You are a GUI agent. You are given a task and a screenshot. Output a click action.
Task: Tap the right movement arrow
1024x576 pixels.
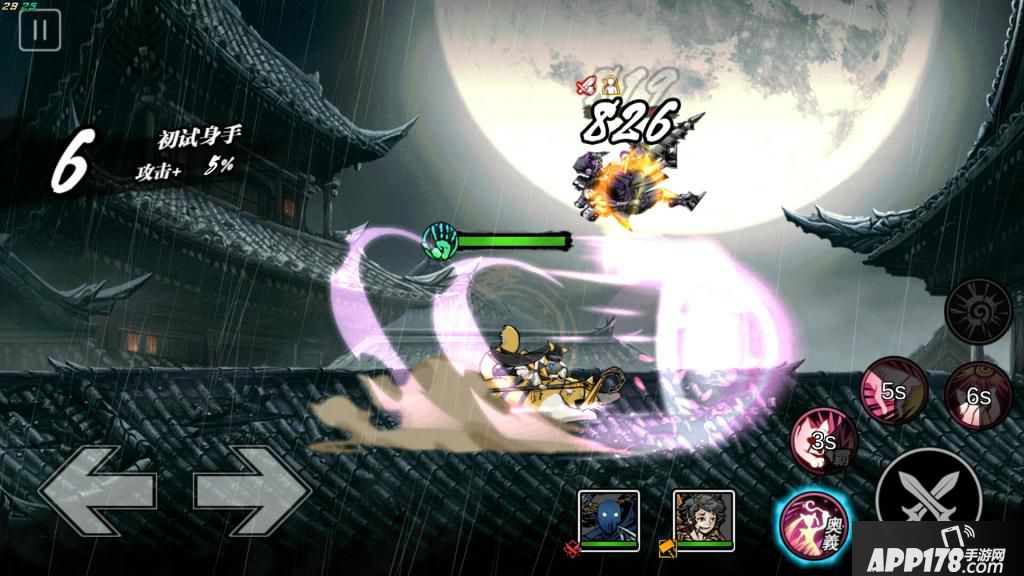(252, 490)
